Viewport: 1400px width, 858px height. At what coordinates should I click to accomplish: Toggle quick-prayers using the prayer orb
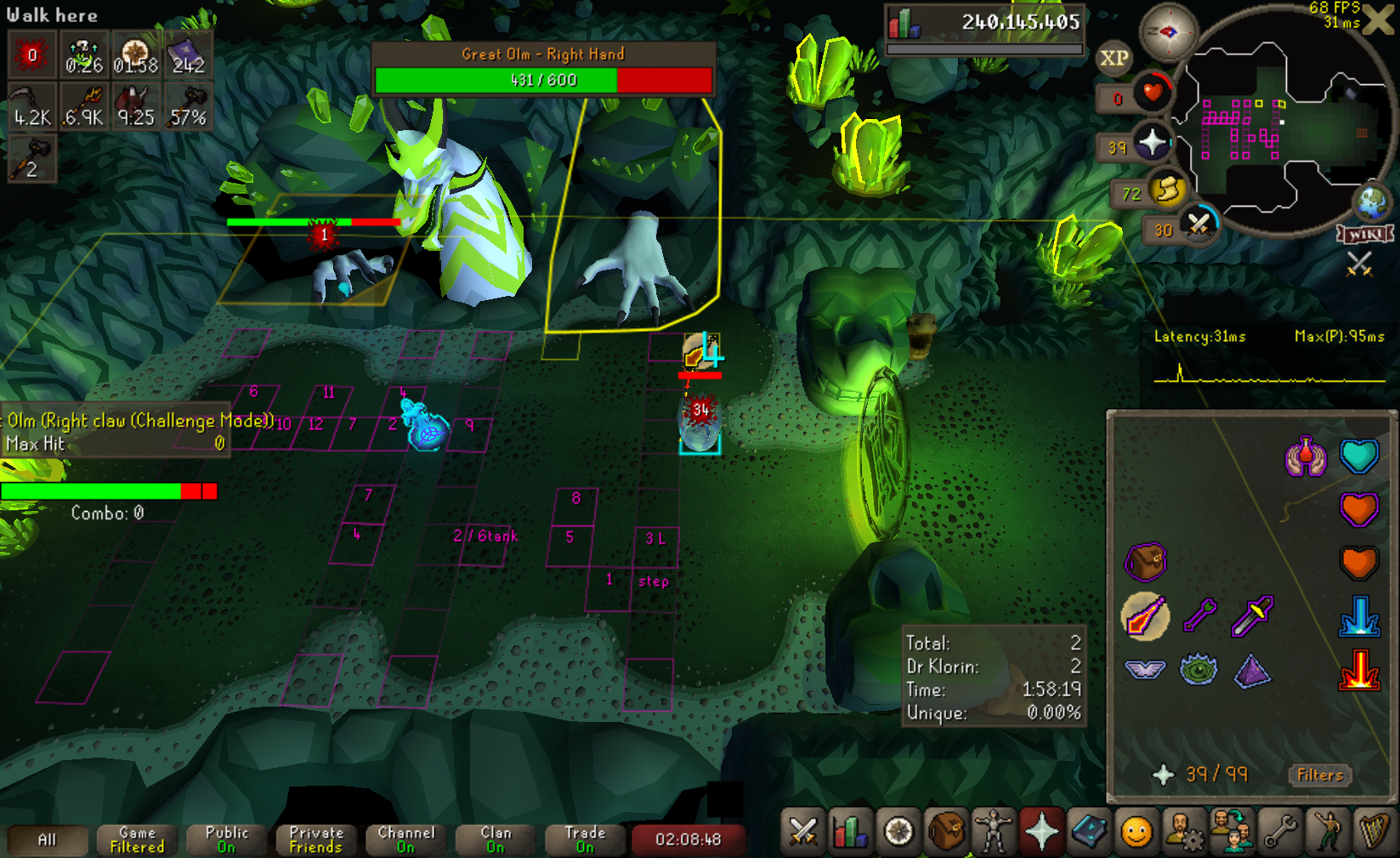click(1153, 142)
